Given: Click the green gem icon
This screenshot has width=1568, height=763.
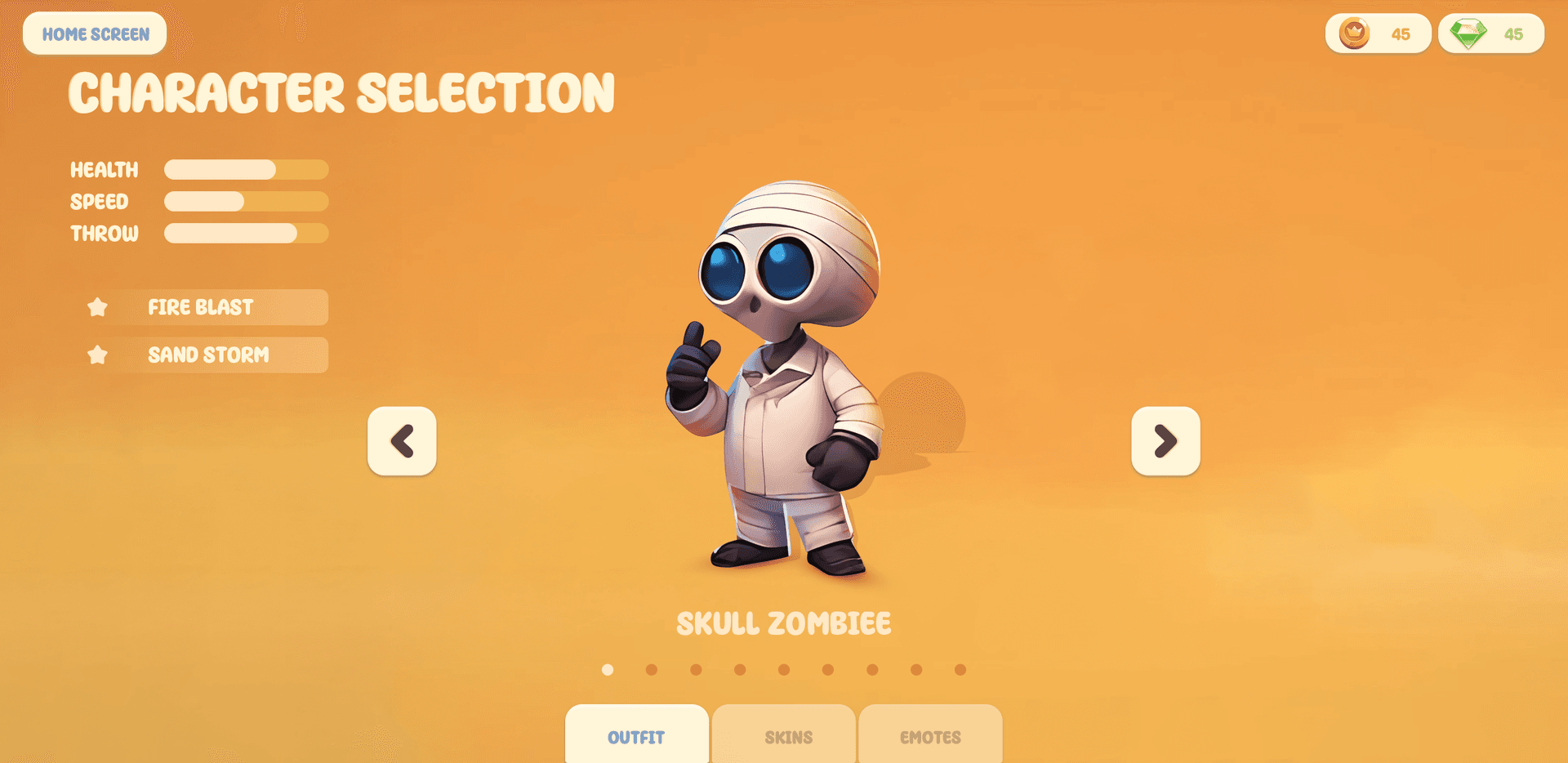Looking at the screenshot, I should tap(1466, 33).
